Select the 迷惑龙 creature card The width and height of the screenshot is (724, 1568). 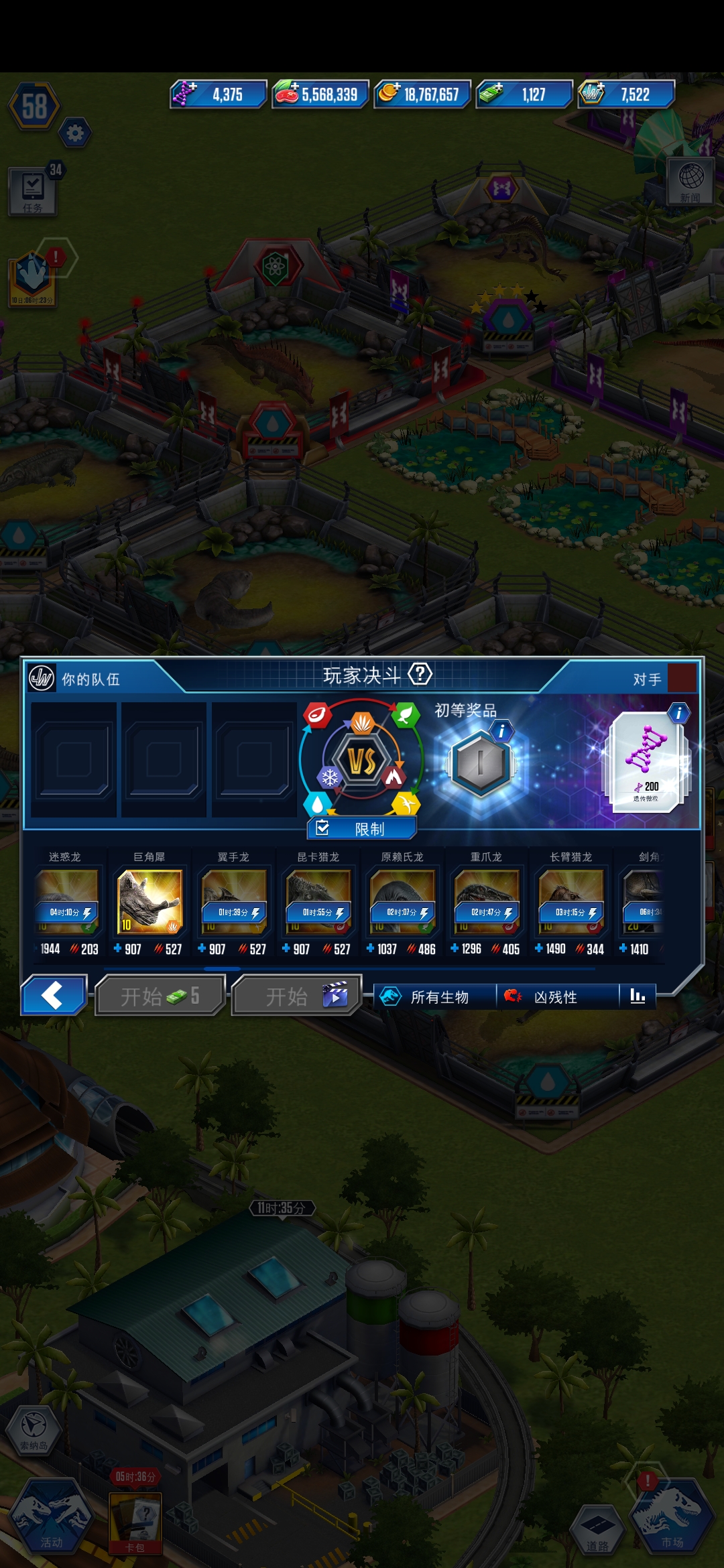(x=66, y=901)
